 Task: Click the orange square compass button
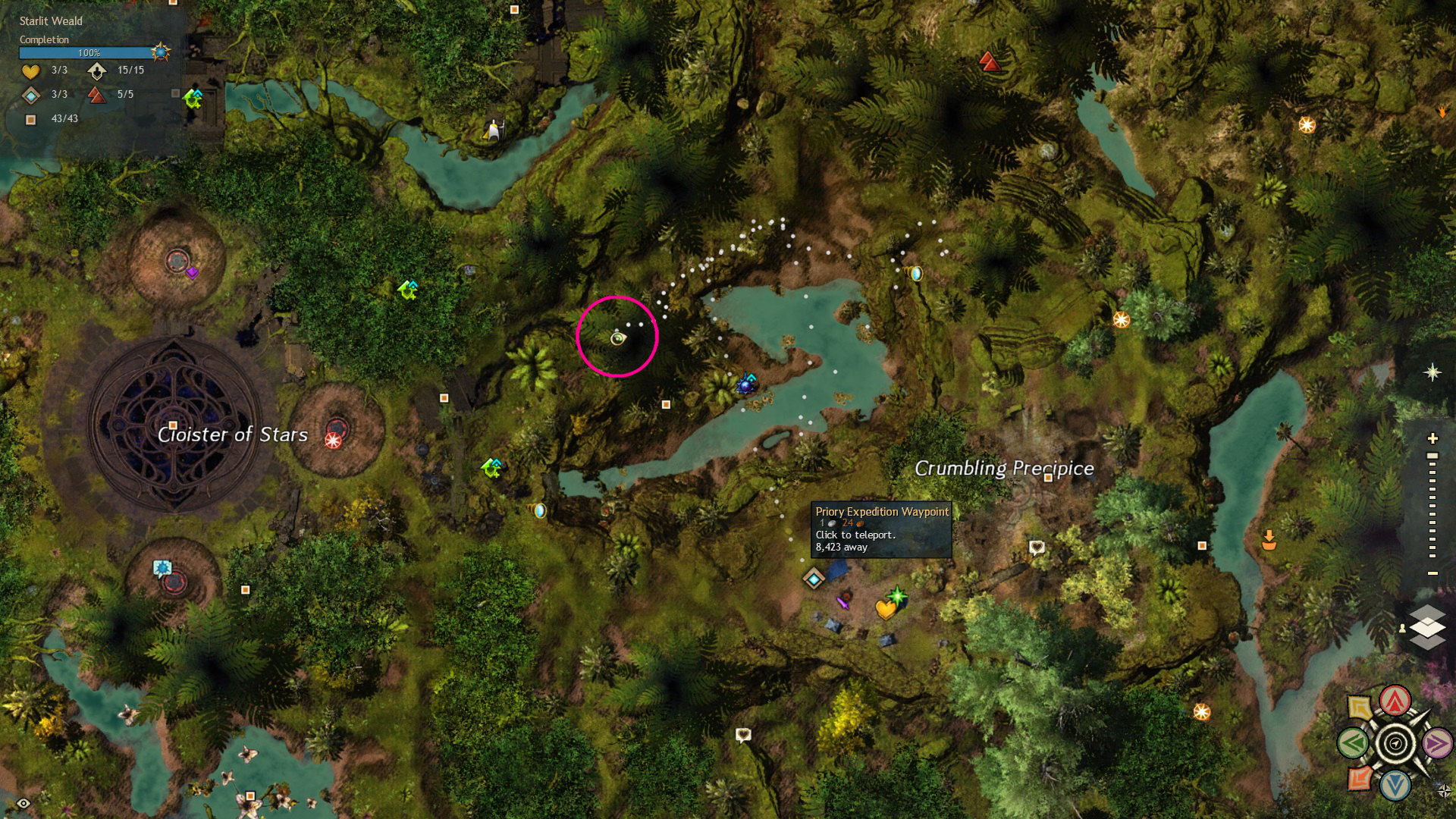(1360, 779)
